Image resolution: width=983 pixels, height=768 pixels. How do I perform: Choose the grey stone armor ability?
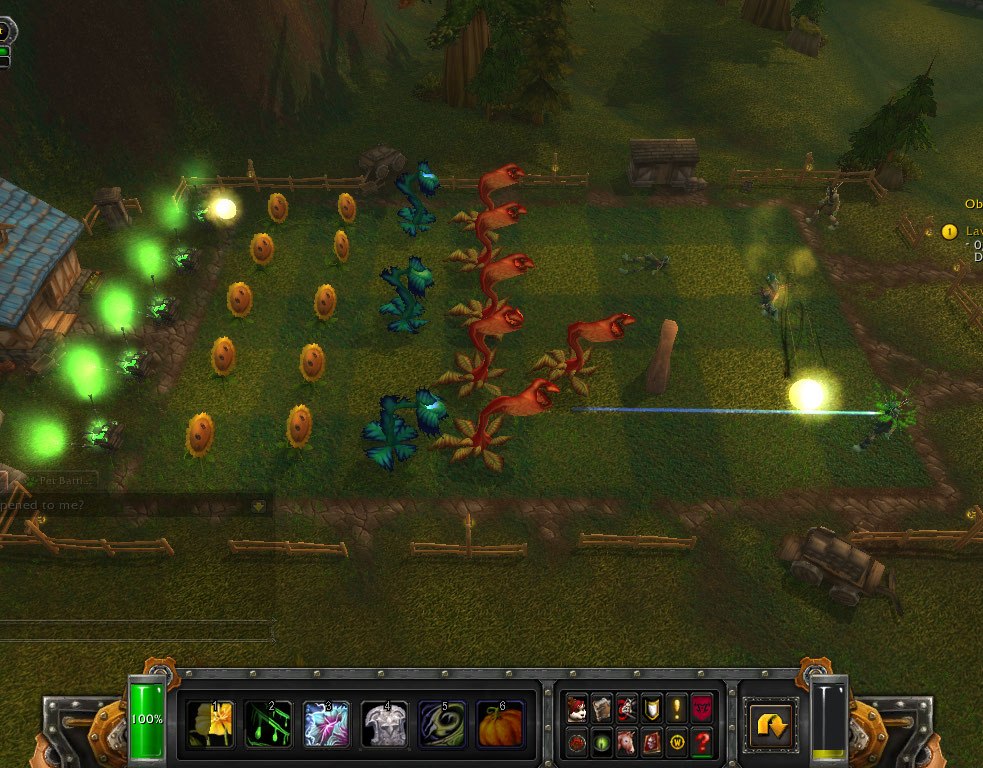tap(385, 724)
